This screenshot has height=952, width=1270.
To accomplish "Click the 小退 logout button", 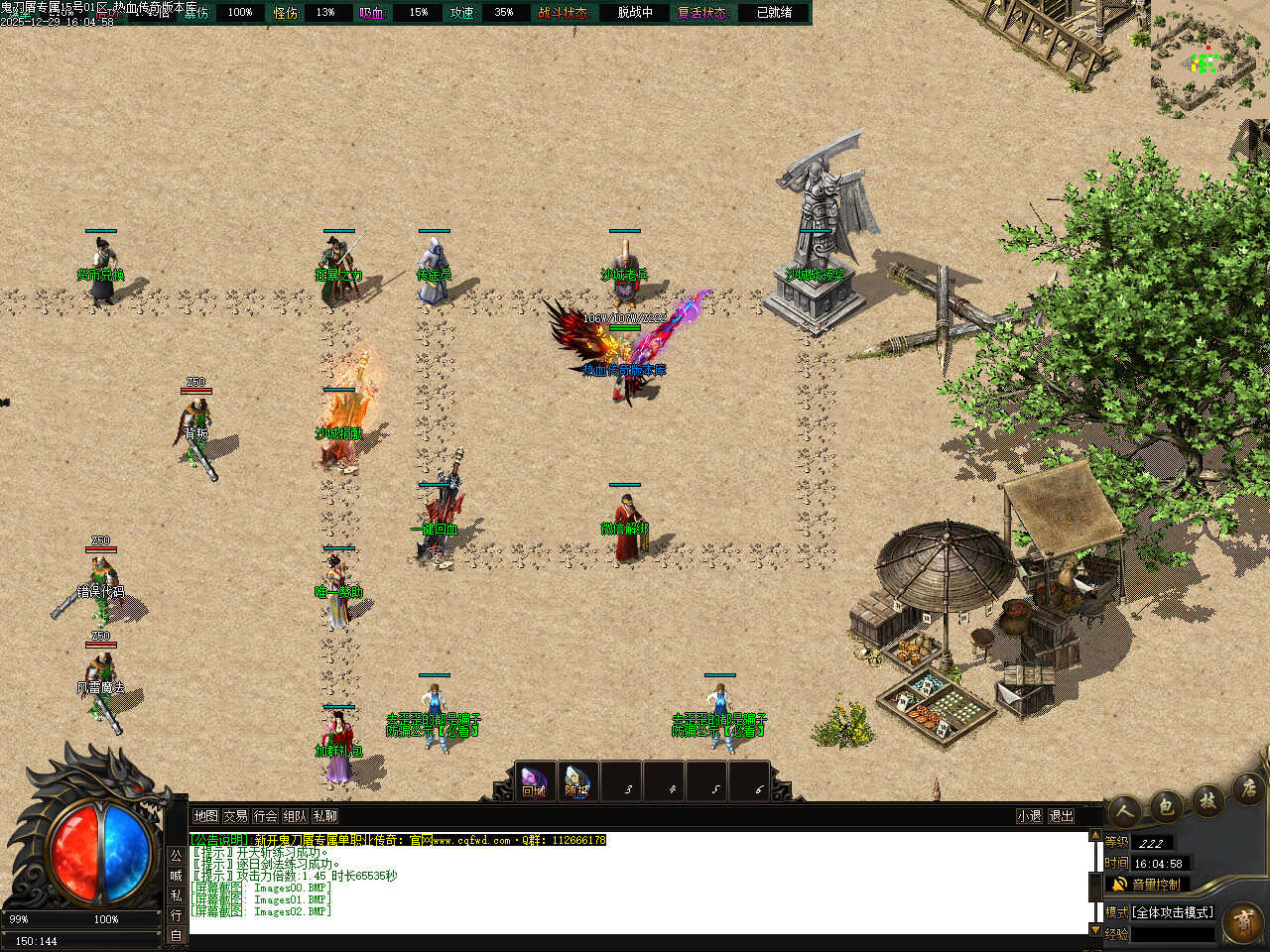I will 1029,816.
